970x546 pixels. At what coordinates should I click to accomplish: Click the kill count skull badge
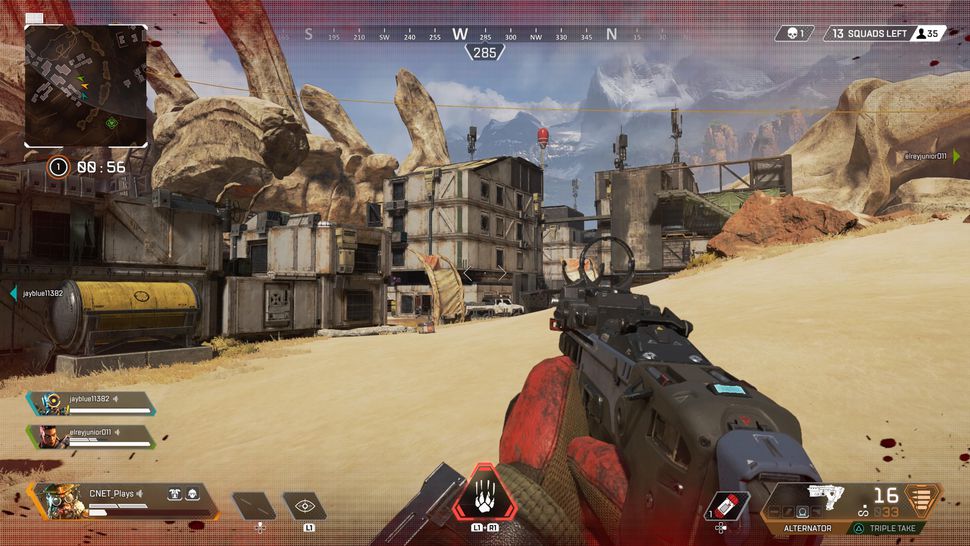pyautogui.click(x=794, y=34)
